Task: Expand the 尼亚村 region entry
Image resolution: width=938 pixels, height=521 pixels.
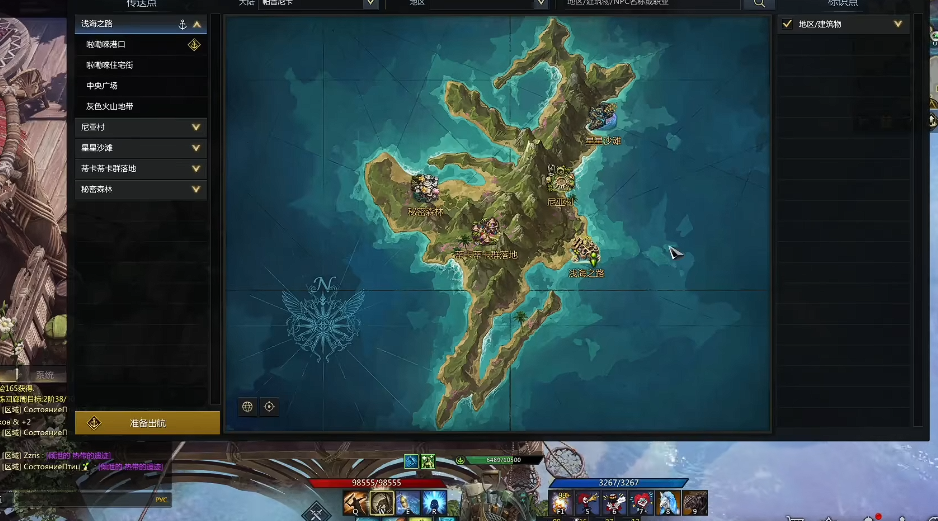Action: tap(196, 127)
